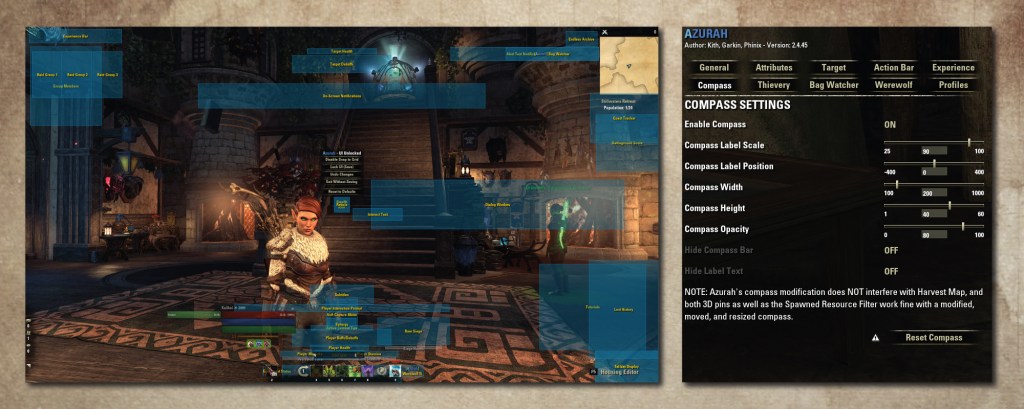Viewport: 1024px width, 409px height.
Task: Switch to the General tab
Action: point(714,67)
